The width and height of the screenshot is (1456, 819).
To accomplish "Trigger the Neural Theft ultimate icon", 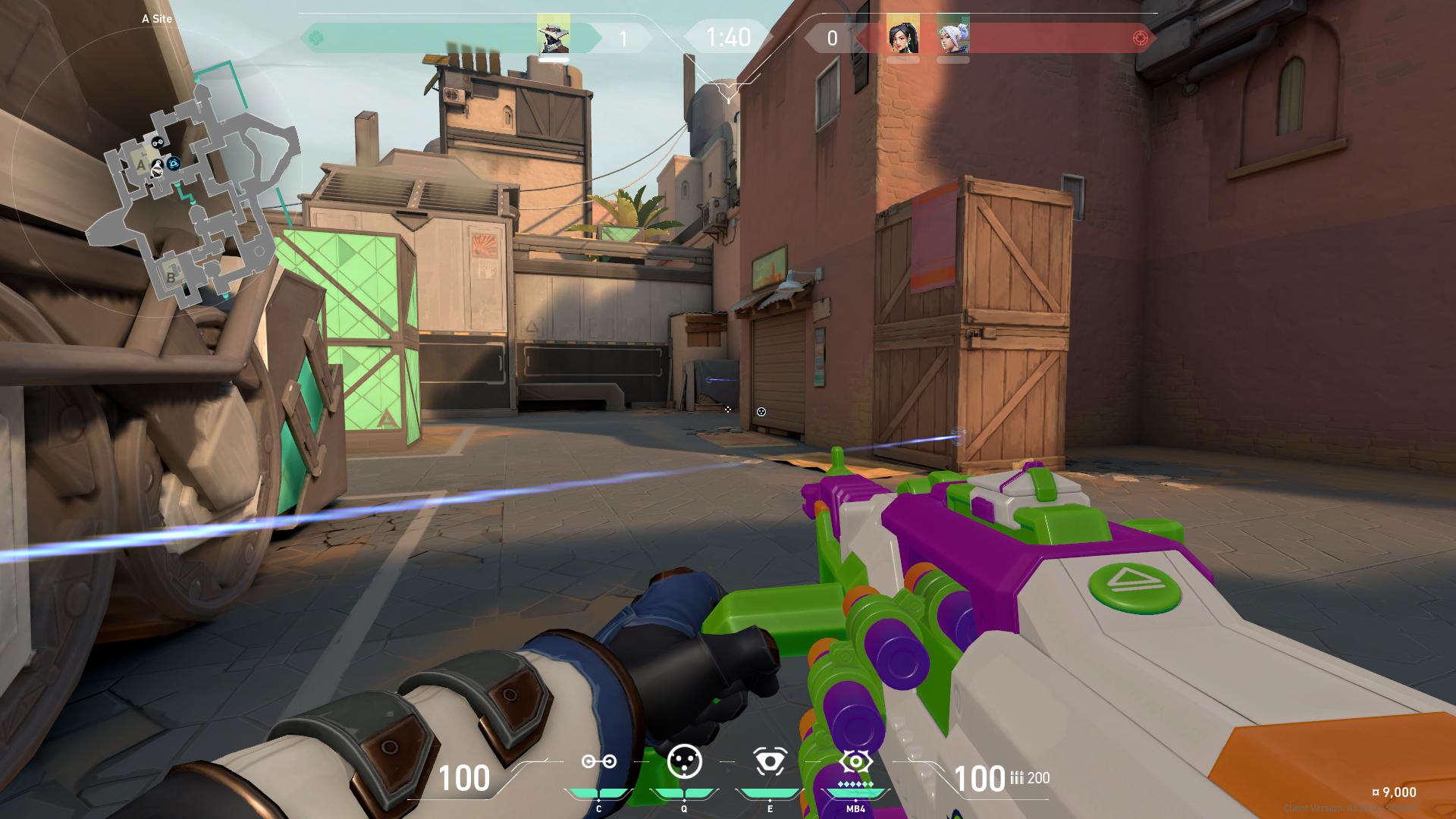I will click(x=855, y=761).
